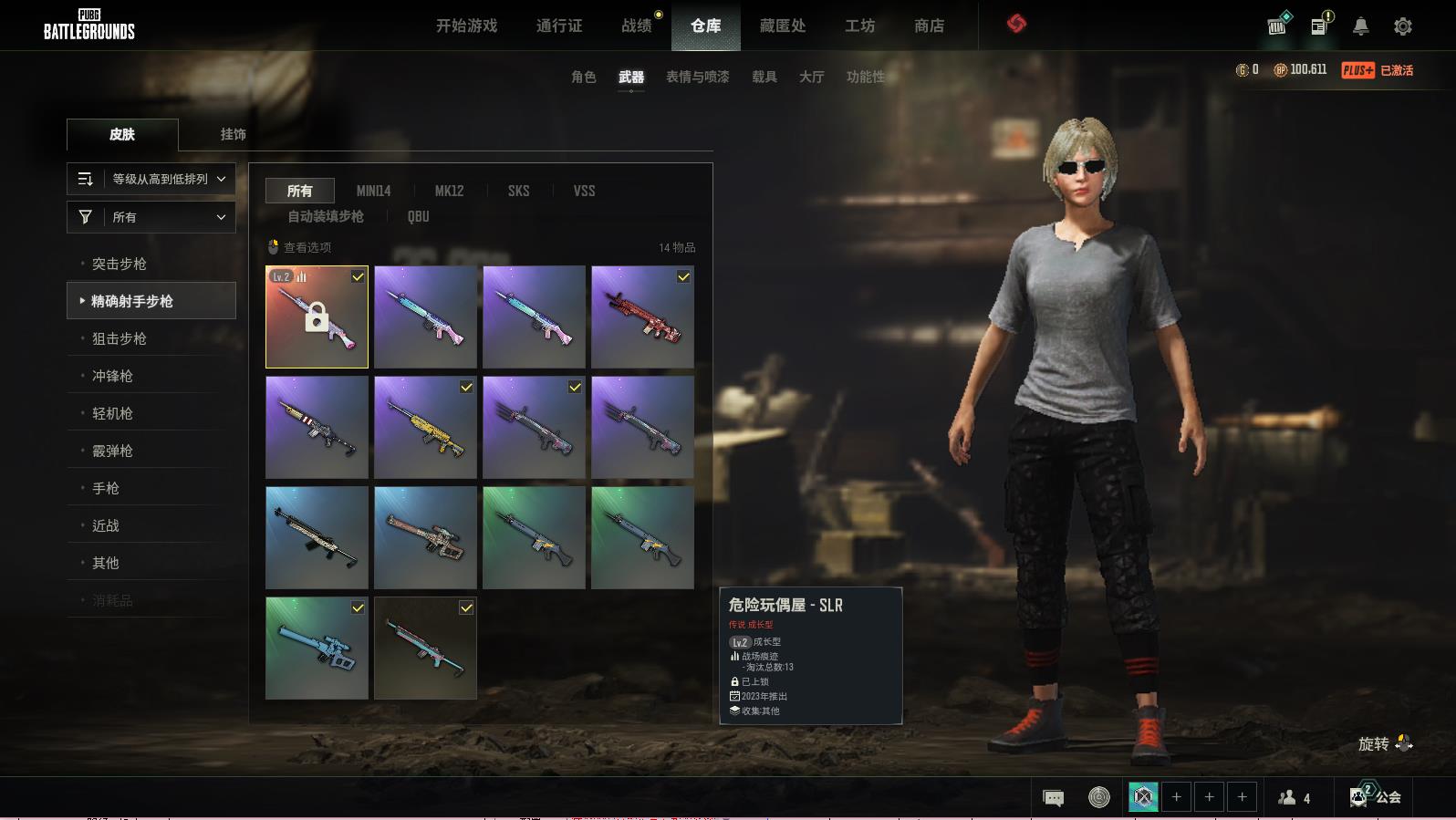This screenshot has width=1456, height=820.
Task: Switch to 载具 vehicle skins
Action: [764, 77]
